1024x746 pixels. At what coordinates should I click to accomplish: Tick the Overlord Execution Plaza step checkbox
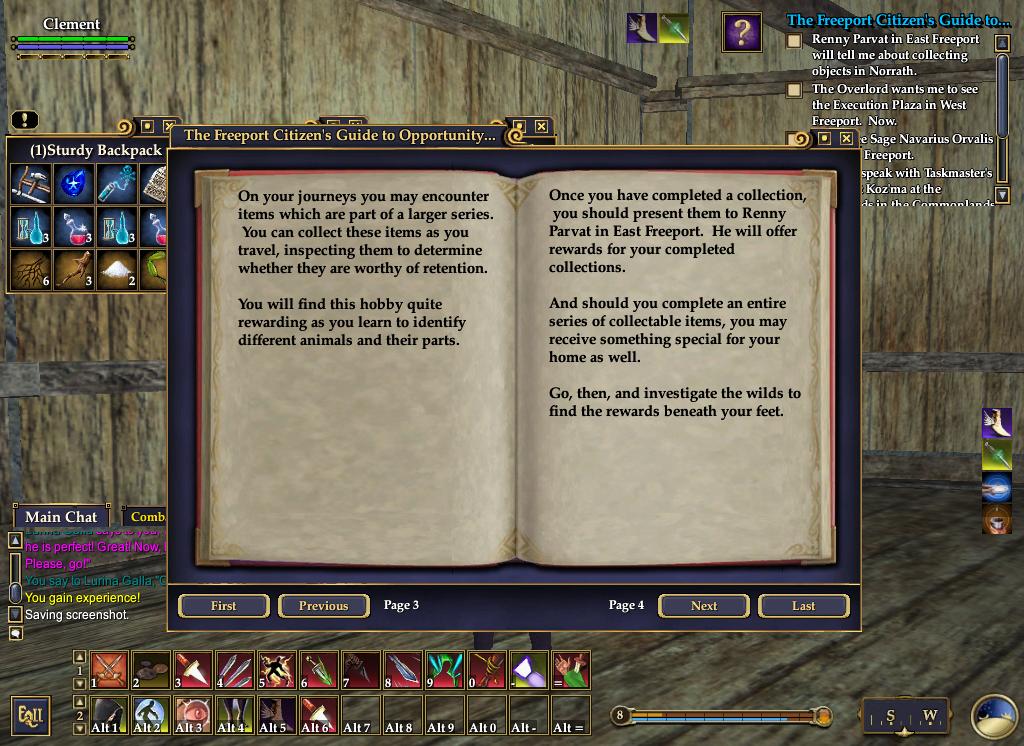[794, 90]
